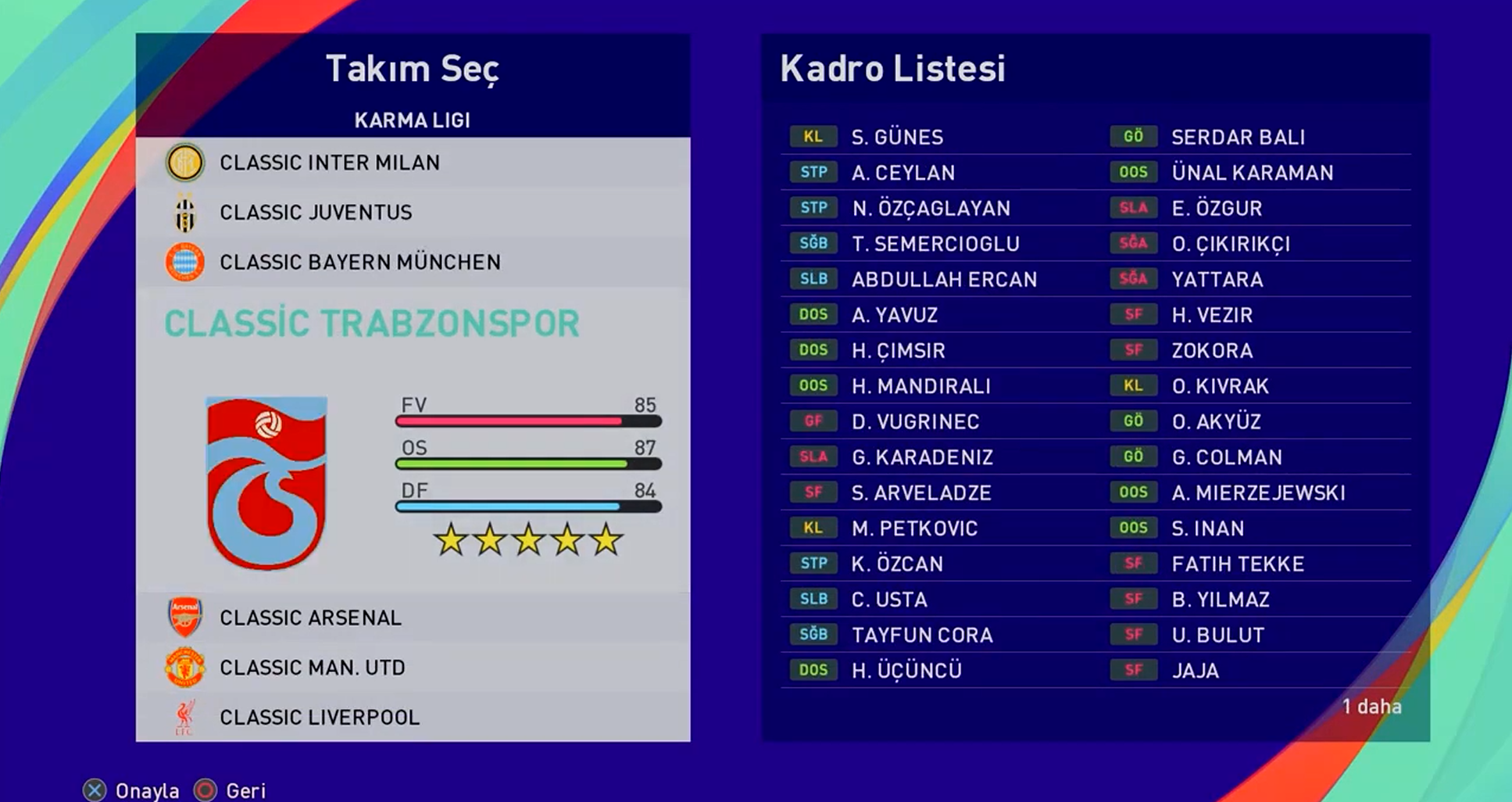Select Jaja at the list's end
The height and width of the screenshot is (802, 1512).
point(1195,671)
